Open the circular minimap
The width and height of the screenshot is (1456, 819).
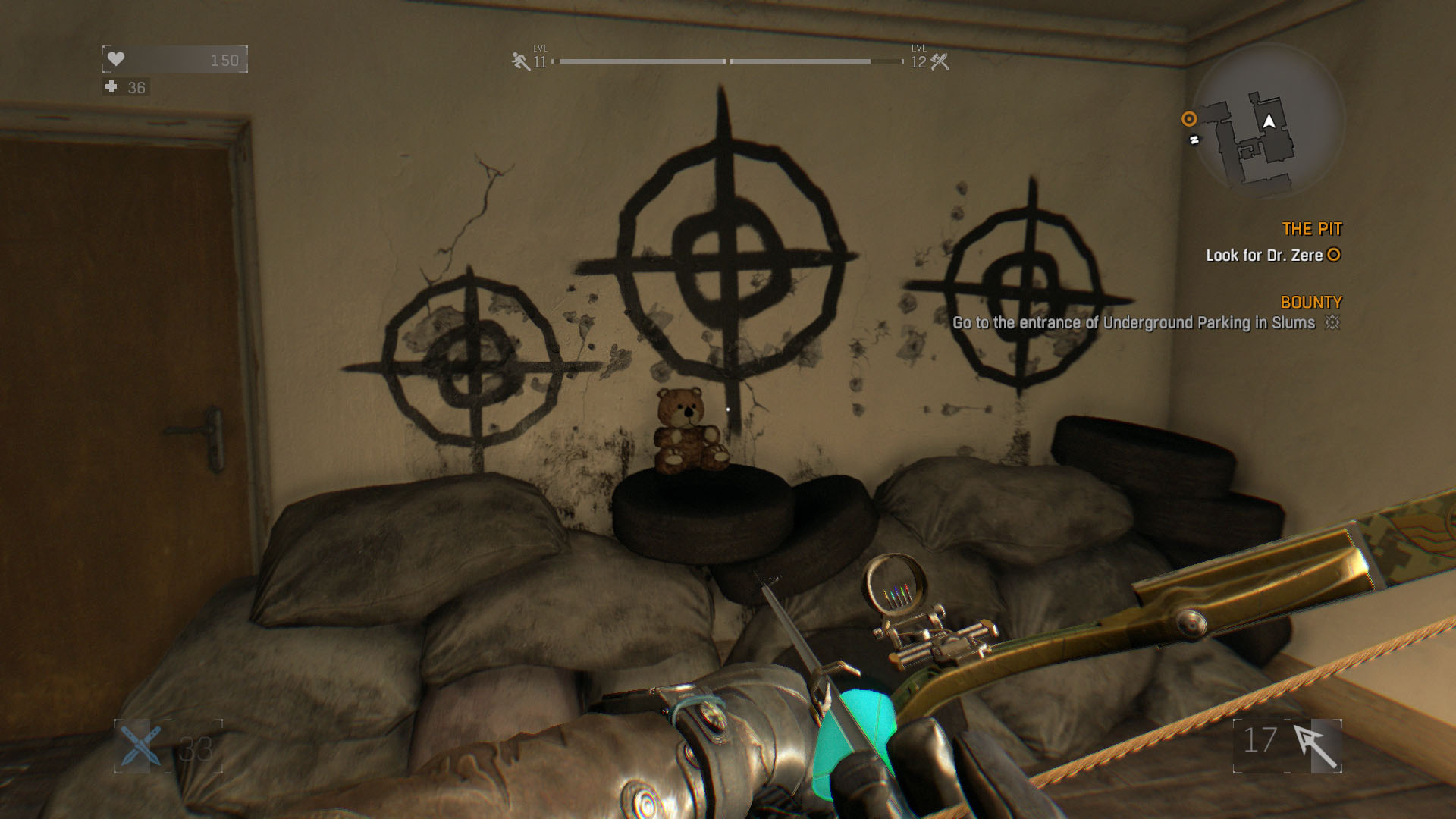point(1268,121)
